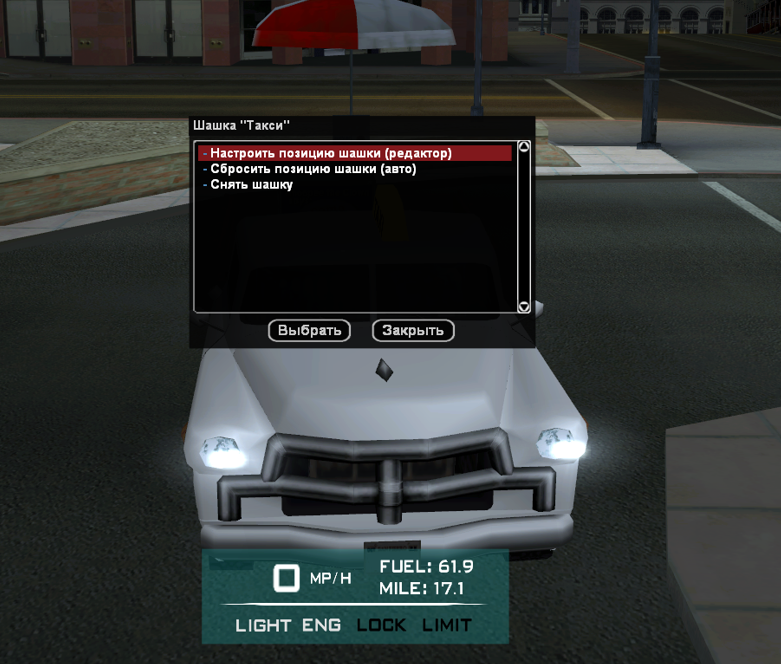Click the list scrollbar's up arrow
The width and height of the screenshot is (781, 664).
coord(523,147)
